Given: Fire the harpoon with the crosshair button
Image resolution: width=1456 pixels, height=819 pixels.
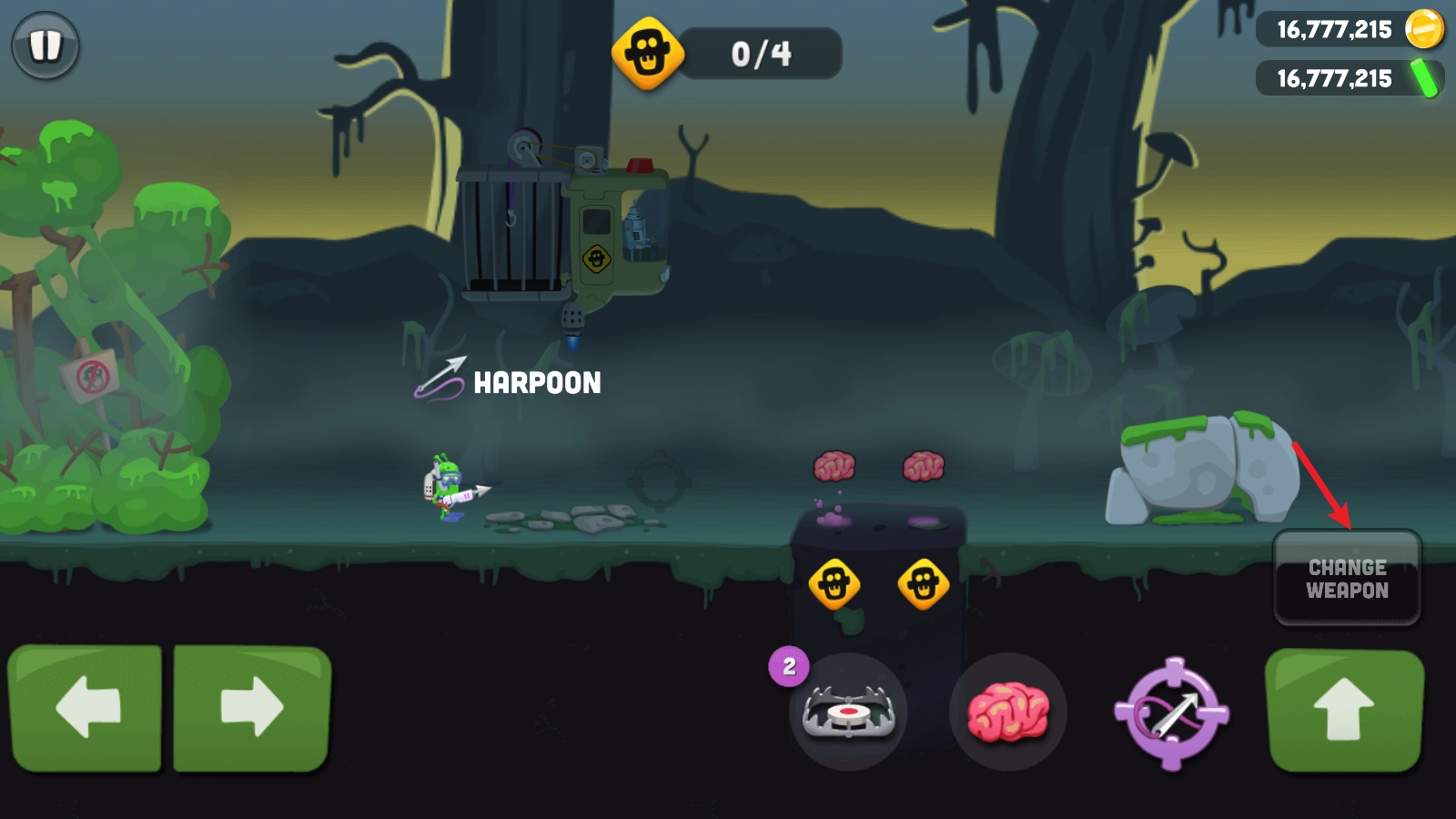Looking at the screenshot, I should 1172,713.
